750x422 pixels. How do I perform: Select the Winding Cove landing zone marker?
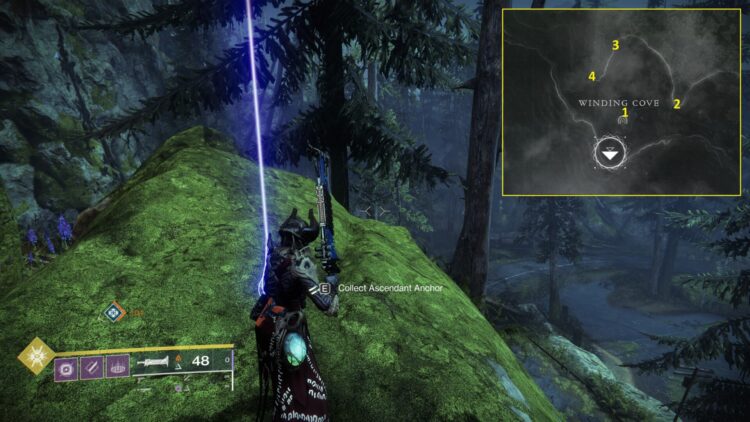(610, 154)
